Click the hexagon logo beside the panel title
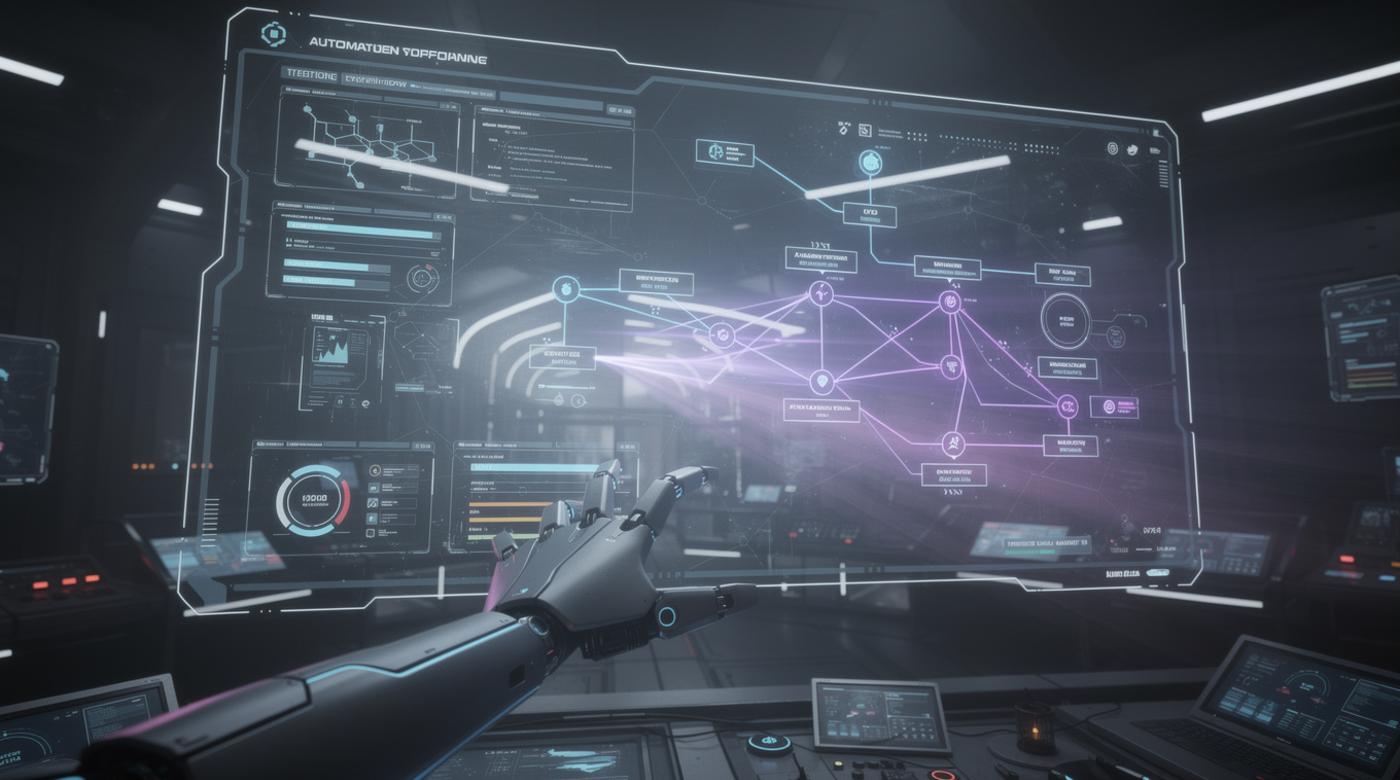 [x=273, y=35]
